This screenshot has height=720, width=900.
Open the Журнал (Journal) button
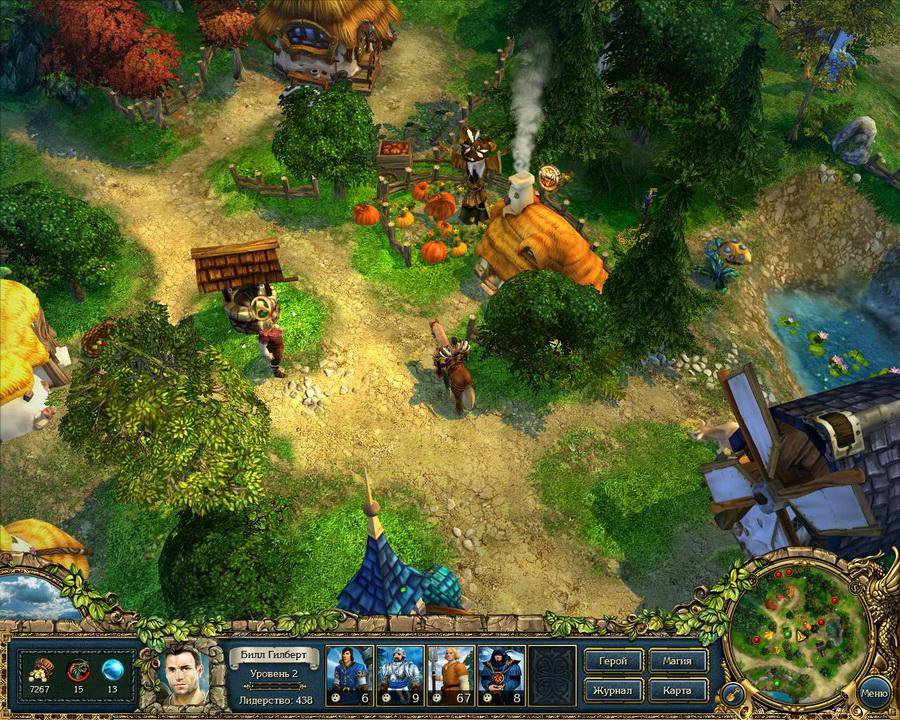pyautogui.click(x=614, y=690)
